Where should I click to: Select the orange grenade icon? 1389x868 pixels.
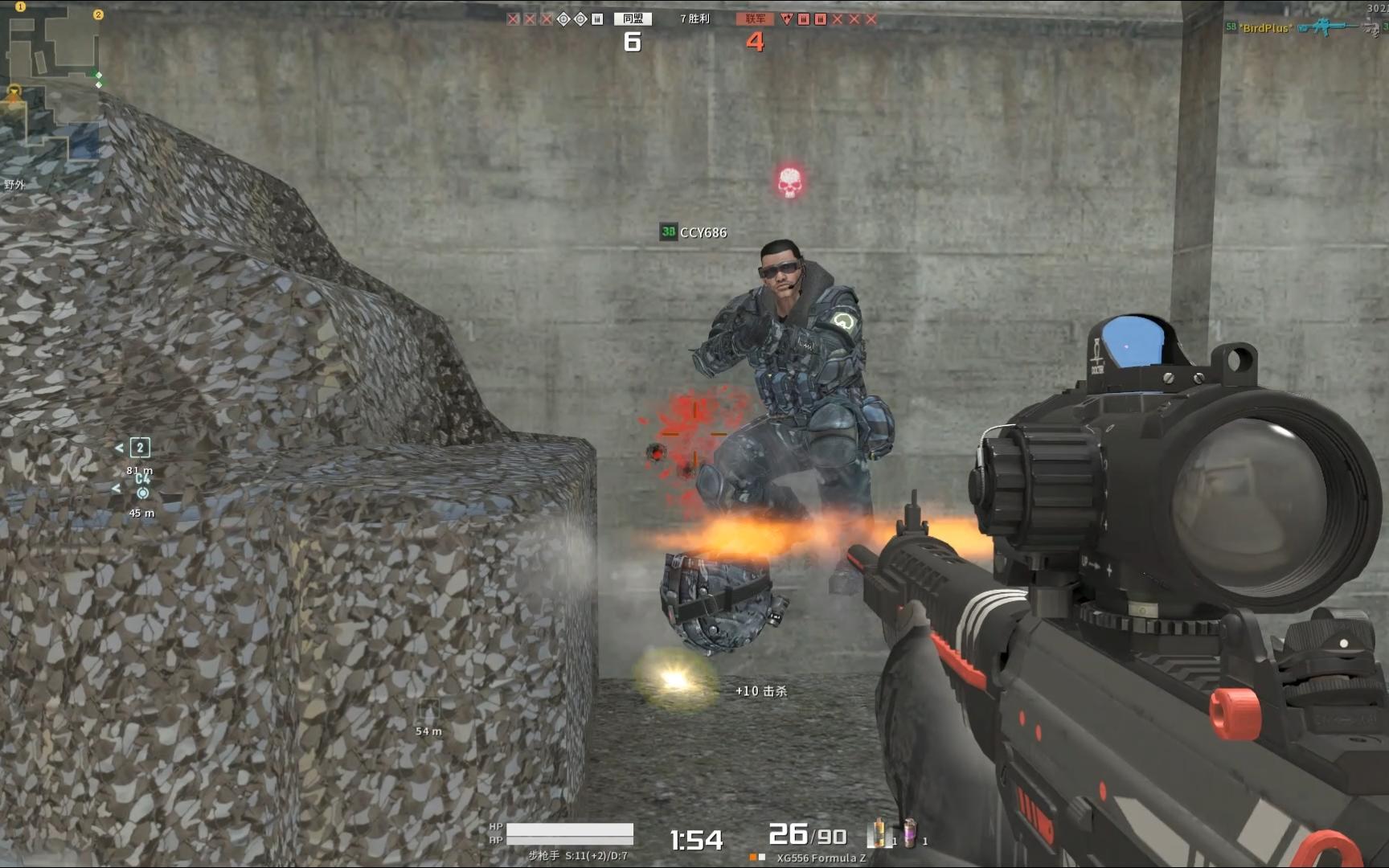[x=879, y=833]
